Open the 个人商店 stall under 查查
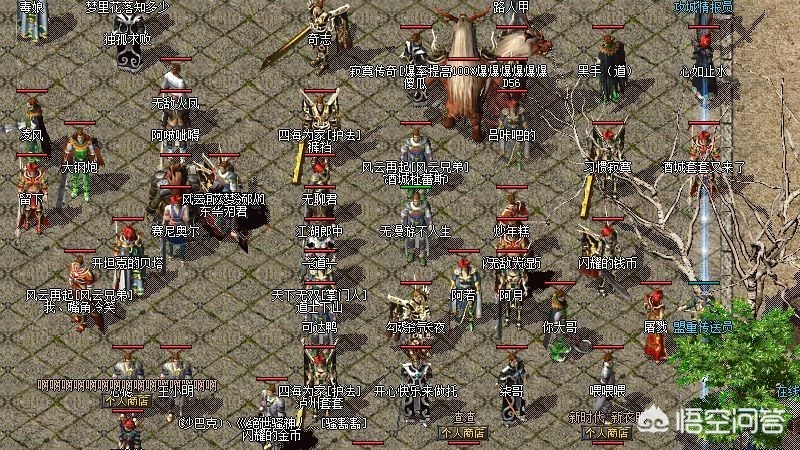The image size is (800, 450). pos(462,434)
